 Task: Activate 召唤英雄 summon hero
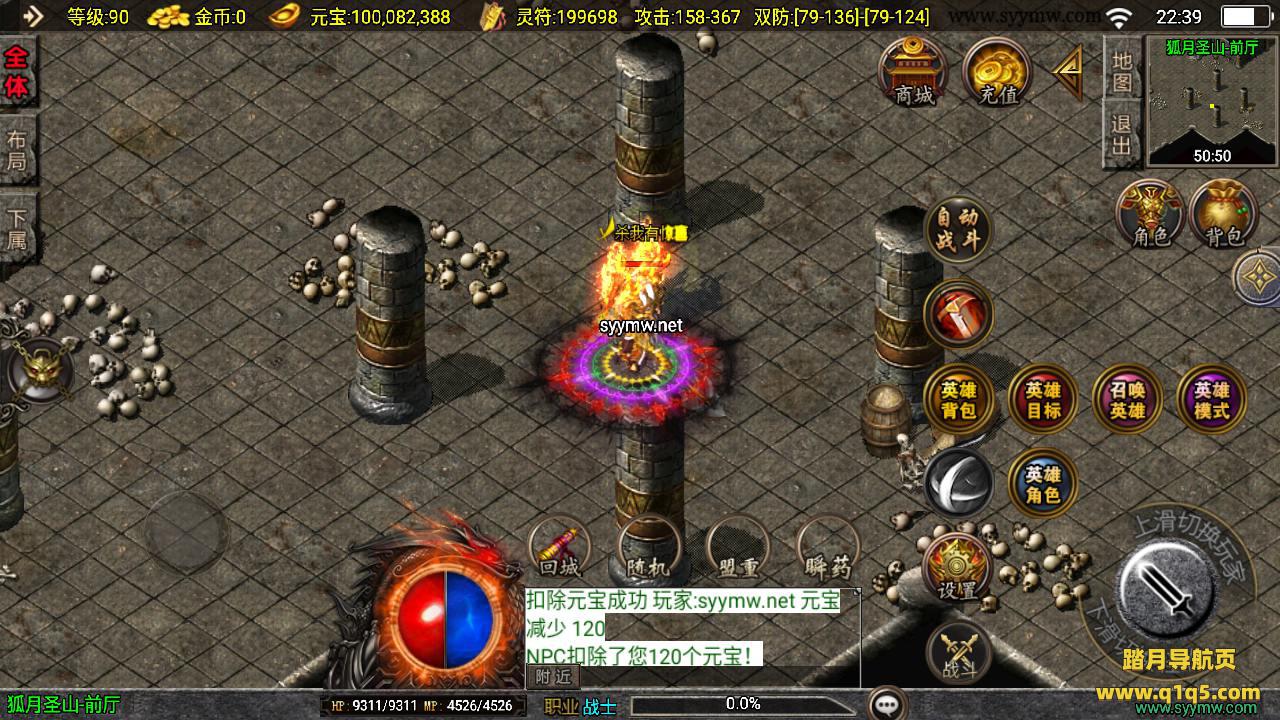click(x=1127, y=400)
